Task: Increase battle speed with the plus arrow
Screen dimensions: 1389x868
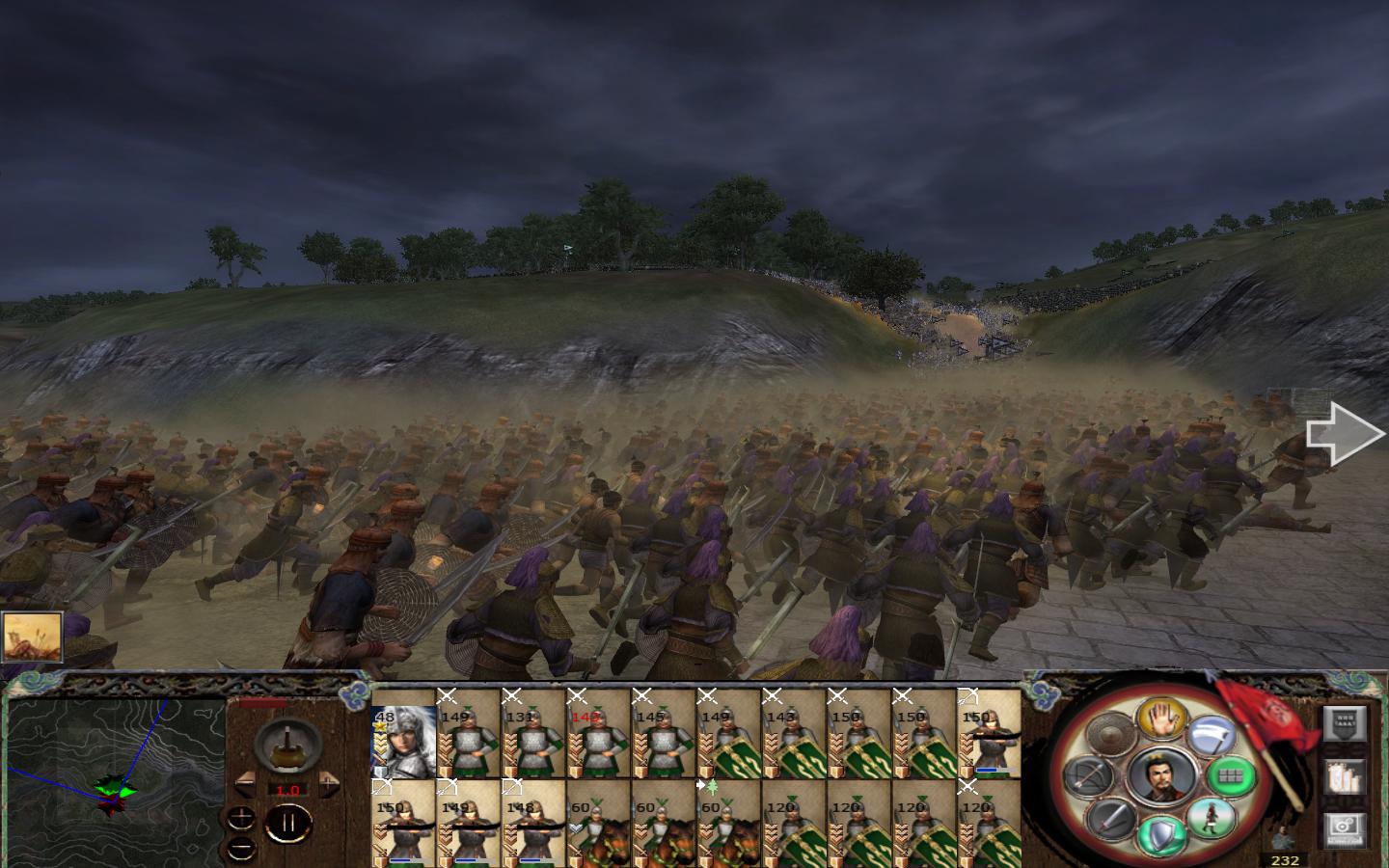Action: click(x=327, y=783)
